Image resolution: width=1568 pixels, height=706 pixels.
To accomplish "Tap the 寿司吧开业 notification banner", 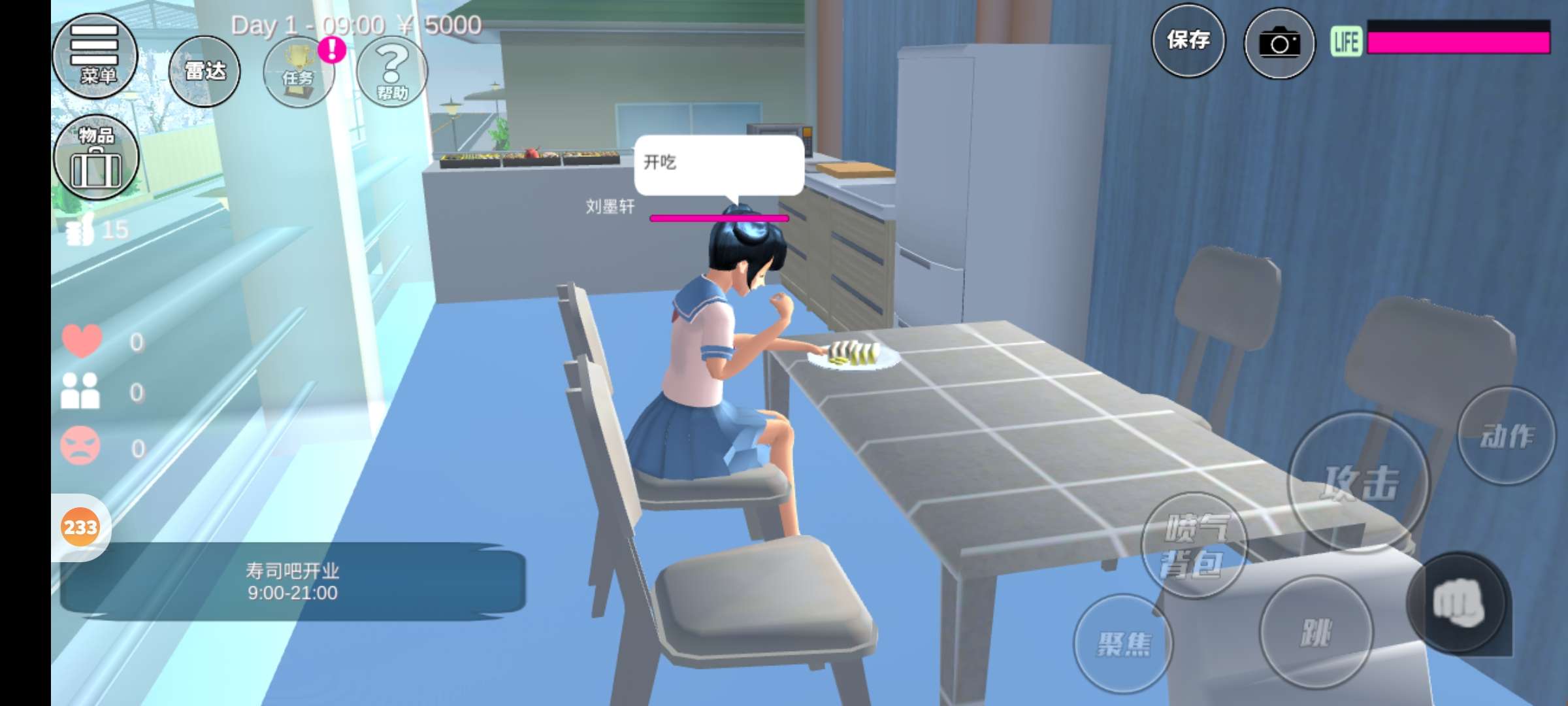I will pos(293,582).
